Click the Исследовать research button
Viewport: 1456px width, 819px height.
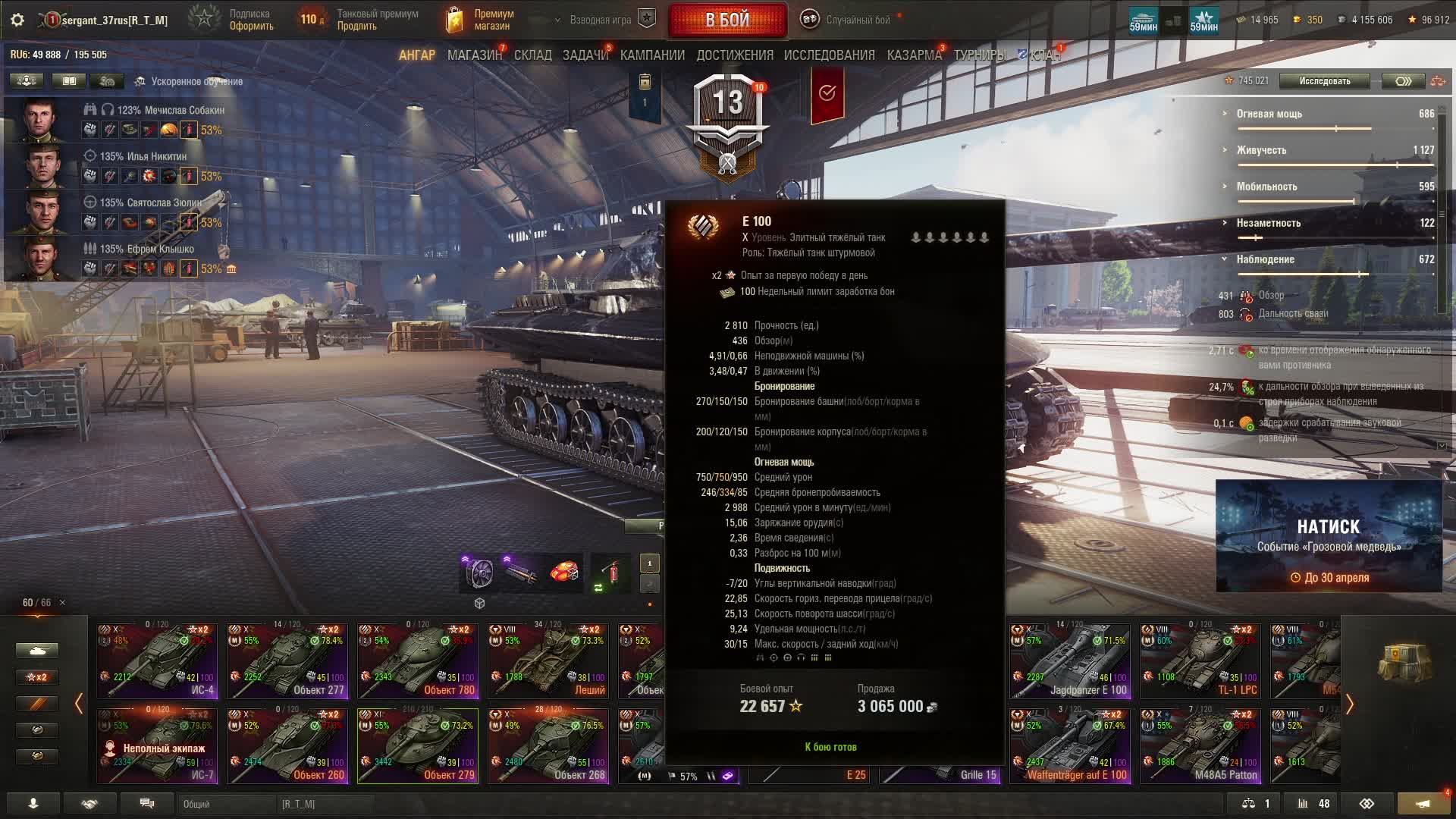click(x=1324, y=81)
